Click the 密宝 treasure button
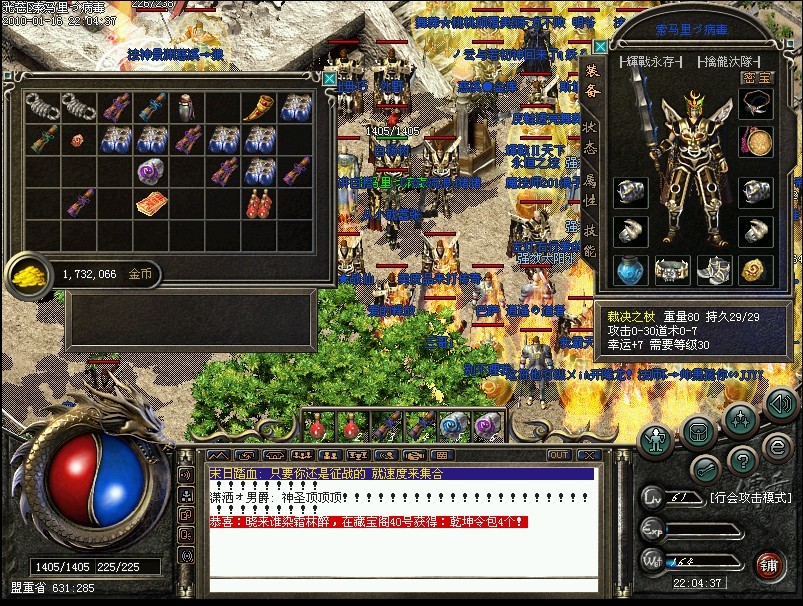The height and width of the screenshot is (606, 803). 757,76
